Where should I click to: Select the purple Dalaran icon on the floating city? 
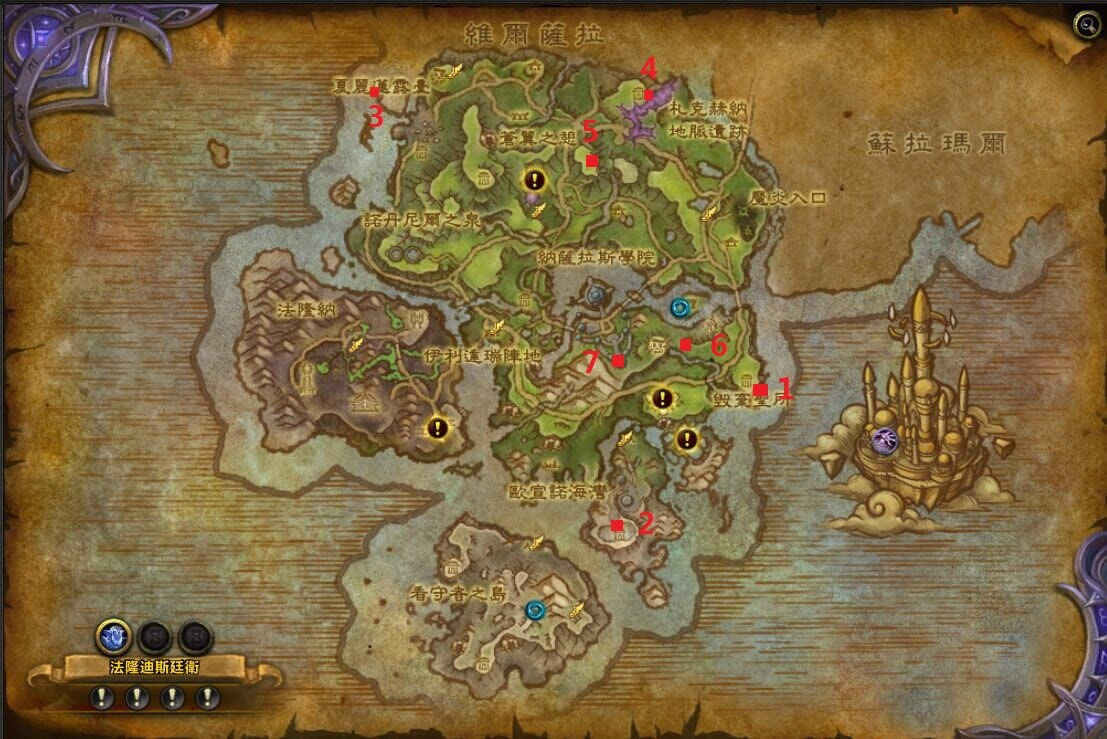[884, 438]
